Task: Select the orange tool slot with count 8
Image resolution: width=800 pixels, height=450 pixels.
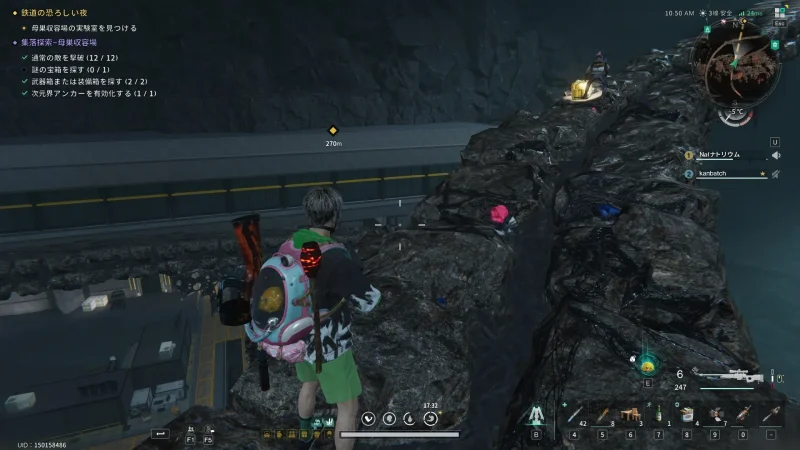Action: coord(603,414)
